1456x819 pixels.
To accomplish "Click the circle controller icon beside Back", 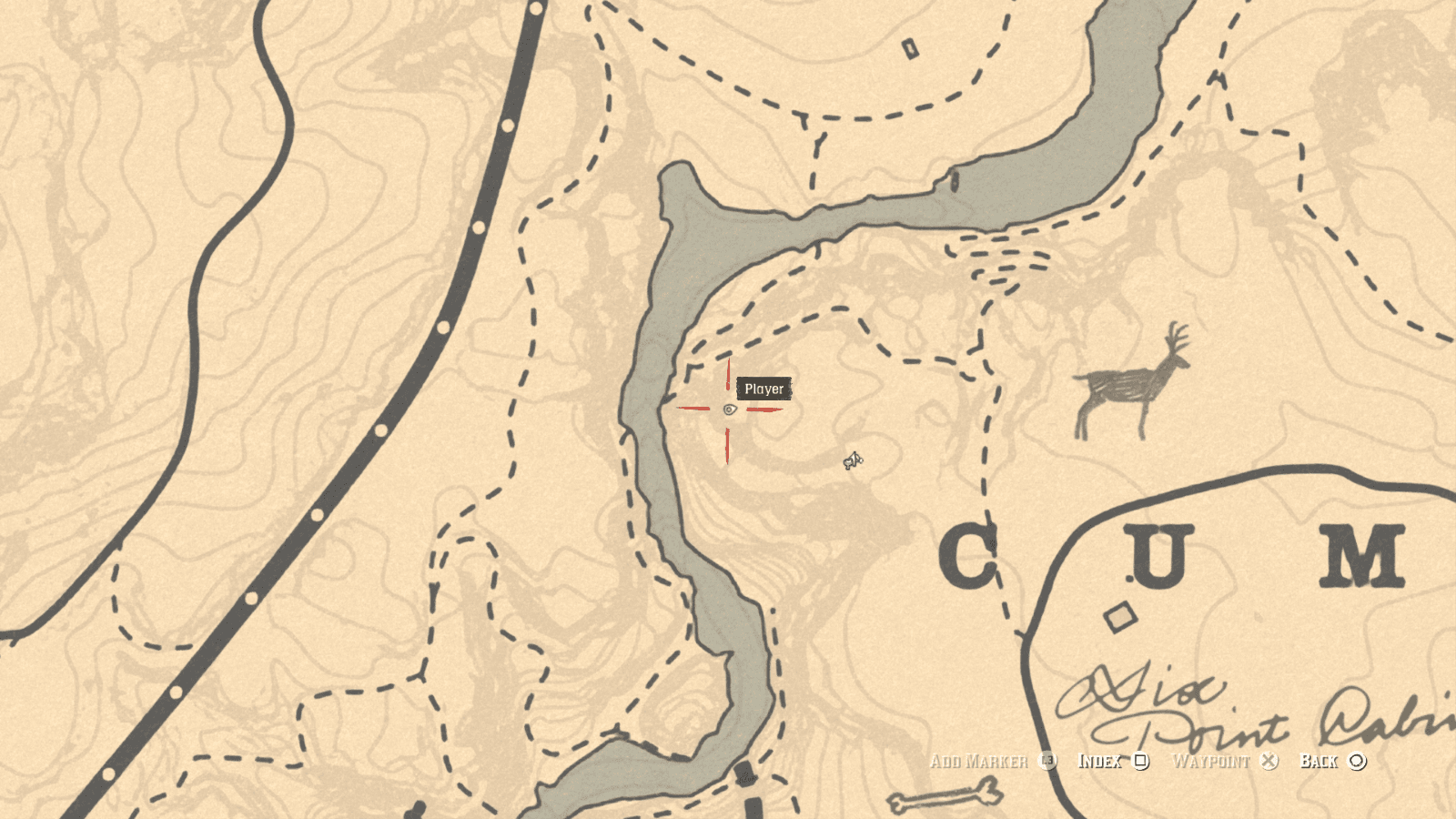I will click(x=1357, y=762).
